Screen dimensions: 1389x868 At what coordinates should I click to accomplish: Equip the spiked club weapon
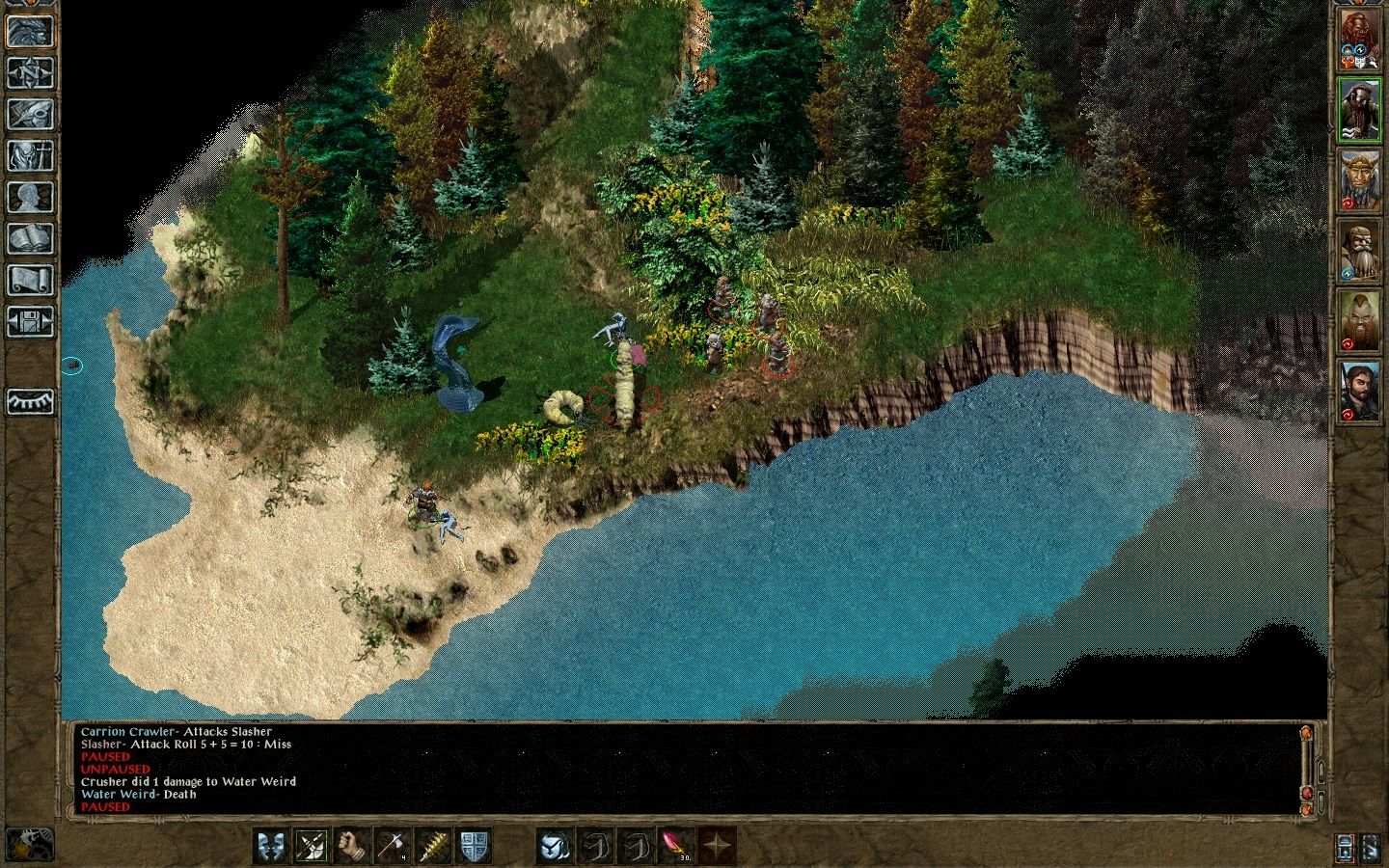click(x=433, y=846)
